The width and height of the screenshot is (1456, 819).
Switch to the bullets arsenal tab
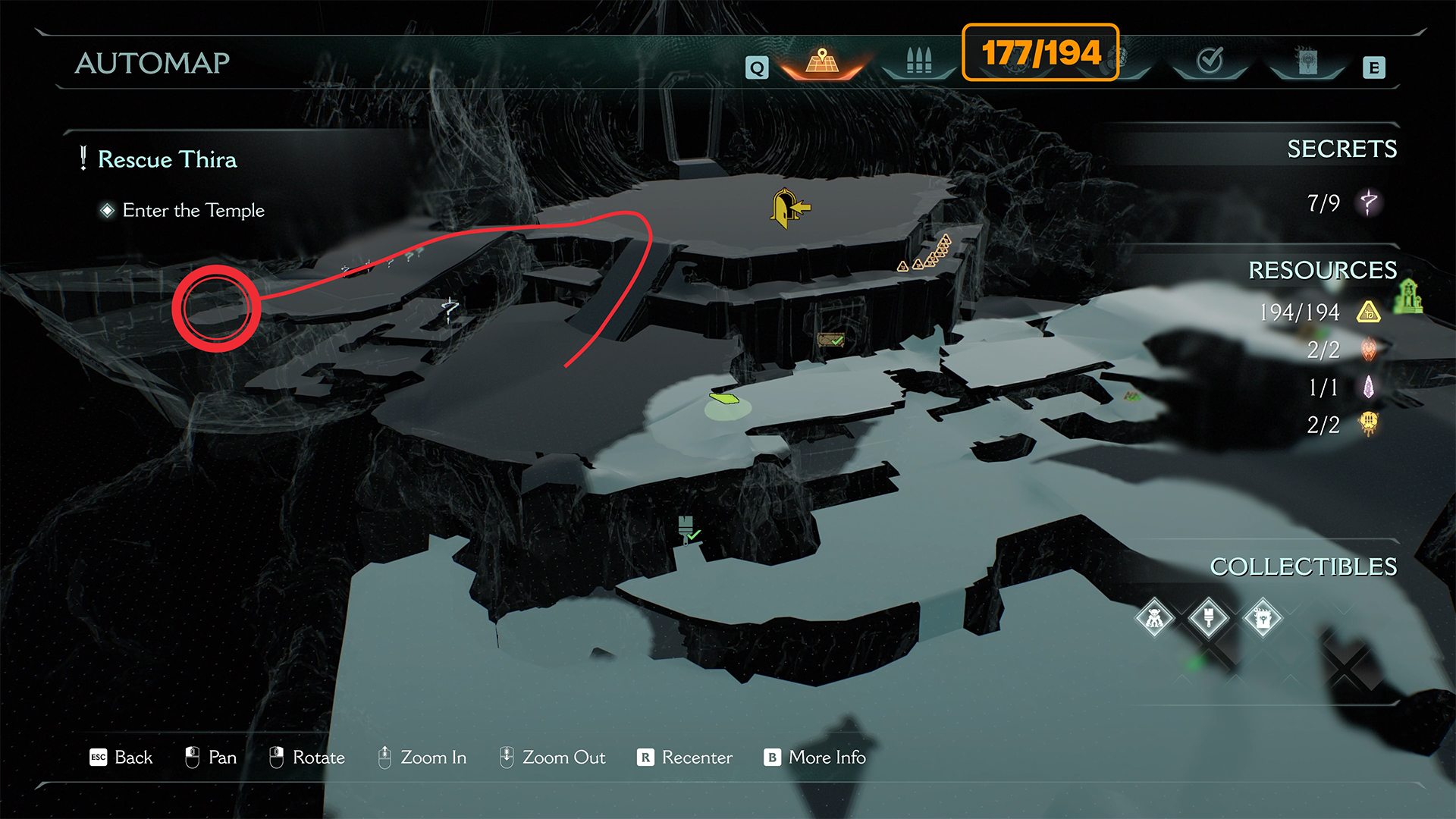point(918,62)
